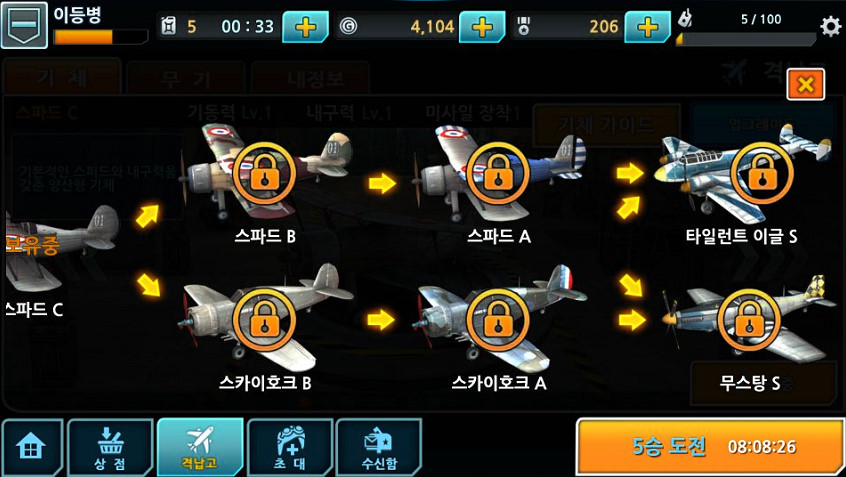The image size is (846, 477).
Task: Open the 초대 invite screen
Action: [289, 447]
